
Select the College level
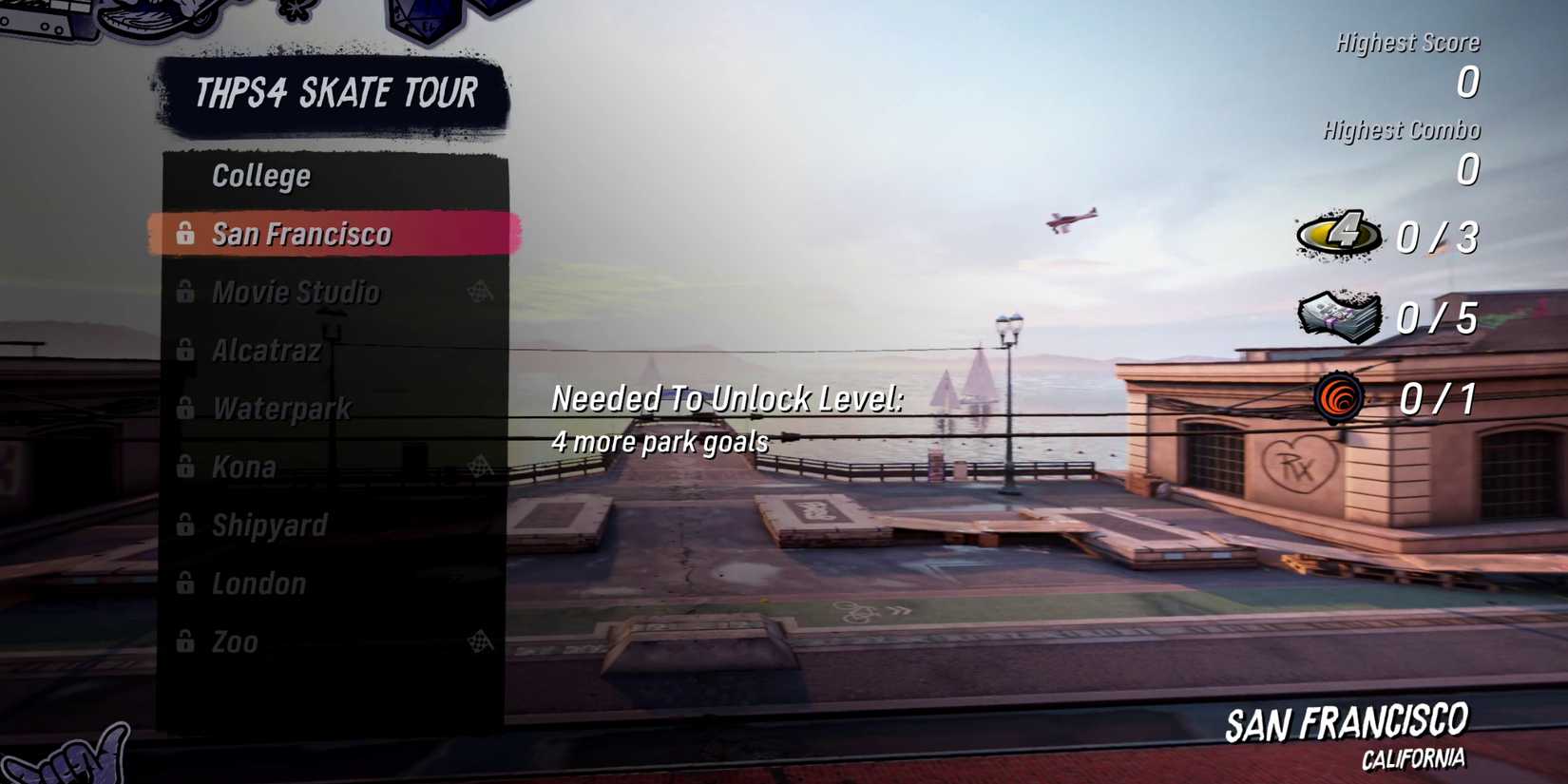[x=261, y=175]
